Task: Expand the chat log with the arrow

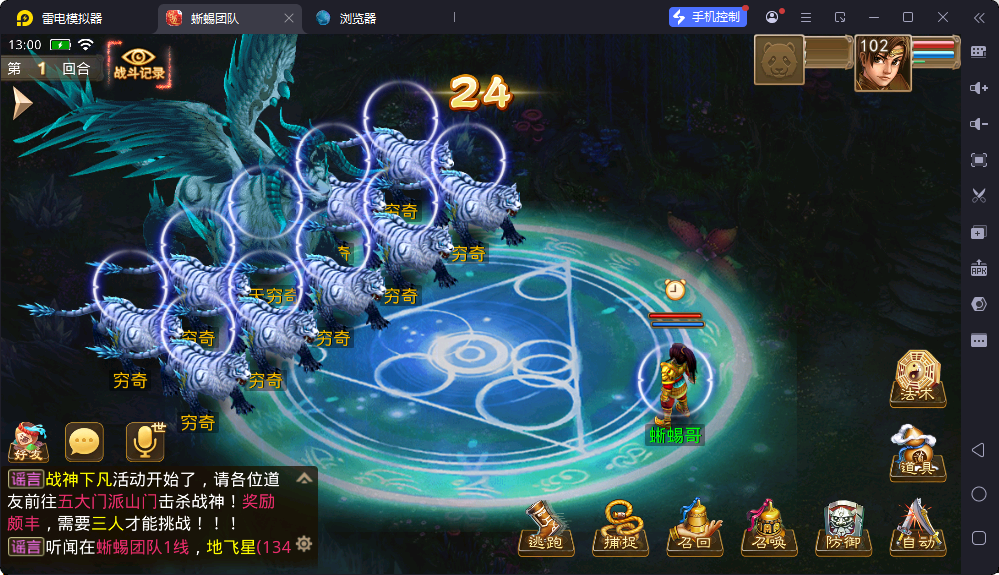Action: point(304,479)
